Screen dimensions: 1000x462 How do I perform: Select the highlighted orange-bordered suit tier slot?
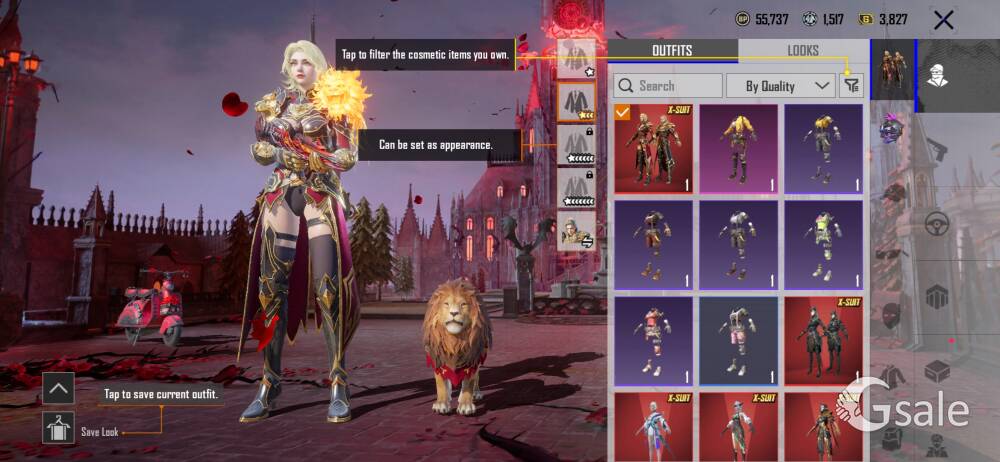576,101
